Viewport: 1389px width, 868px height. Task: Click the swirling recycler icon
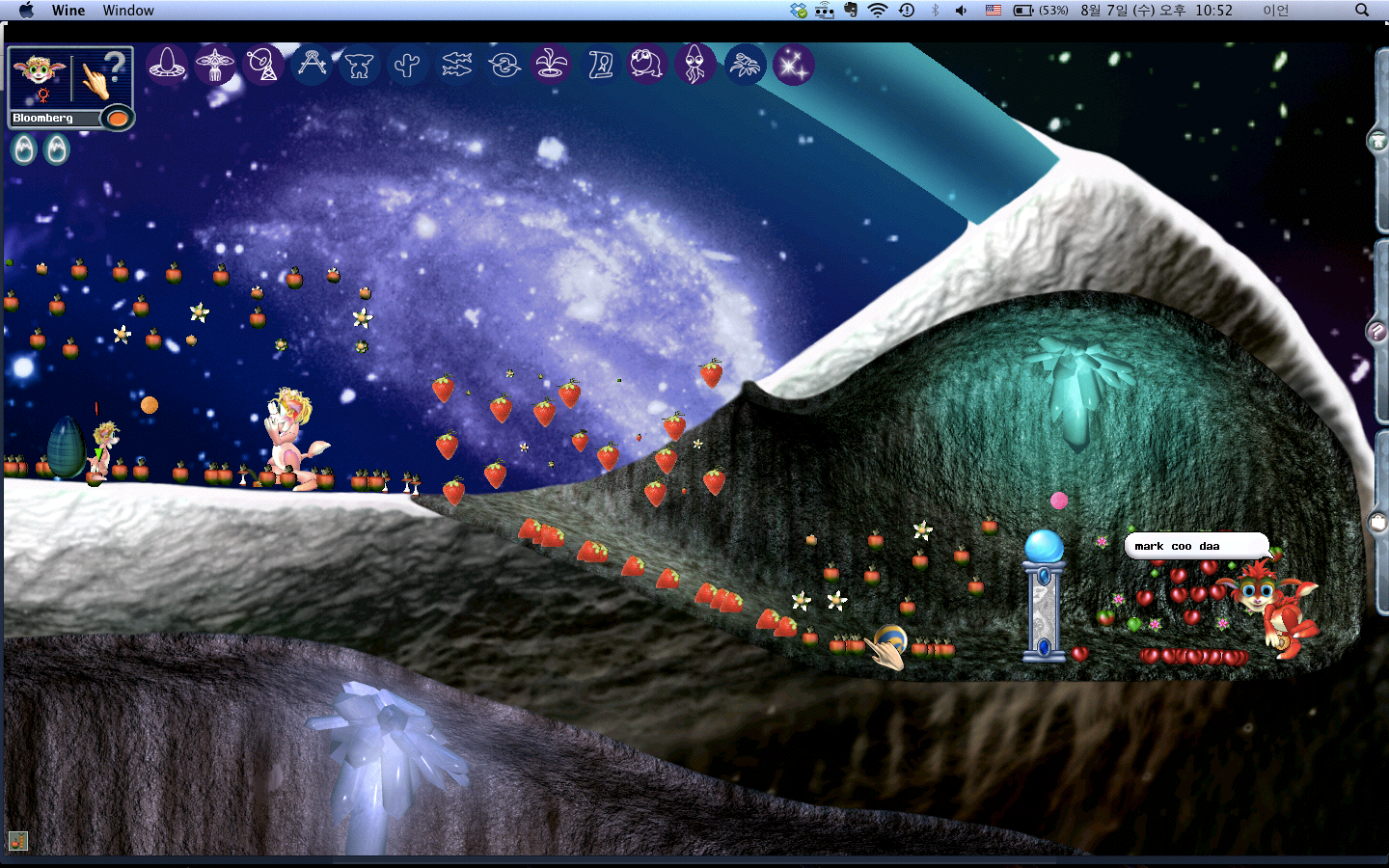point(504,65)
